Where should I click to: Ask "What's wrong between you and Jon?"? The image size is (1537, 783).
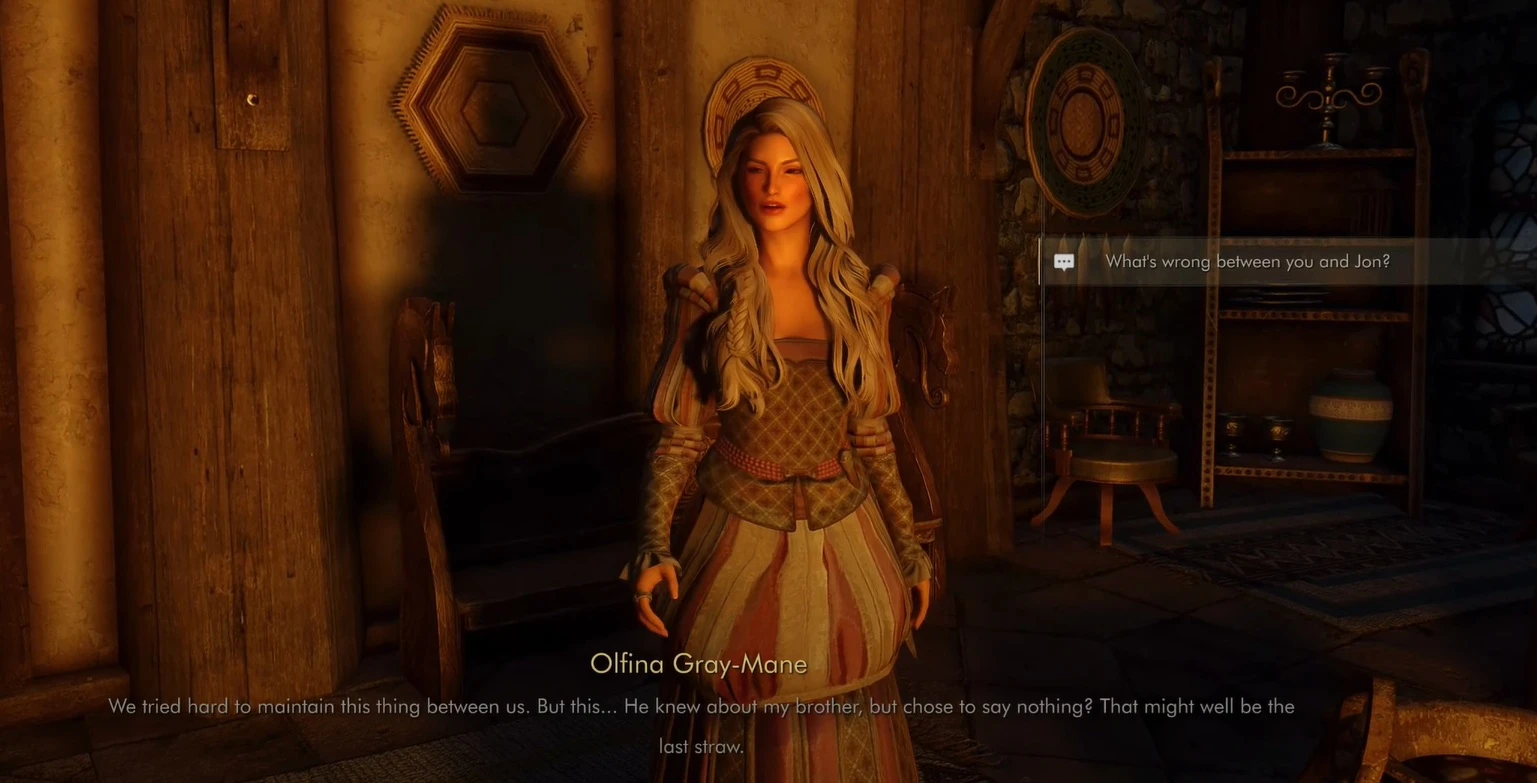click(x=1246, y=262)
